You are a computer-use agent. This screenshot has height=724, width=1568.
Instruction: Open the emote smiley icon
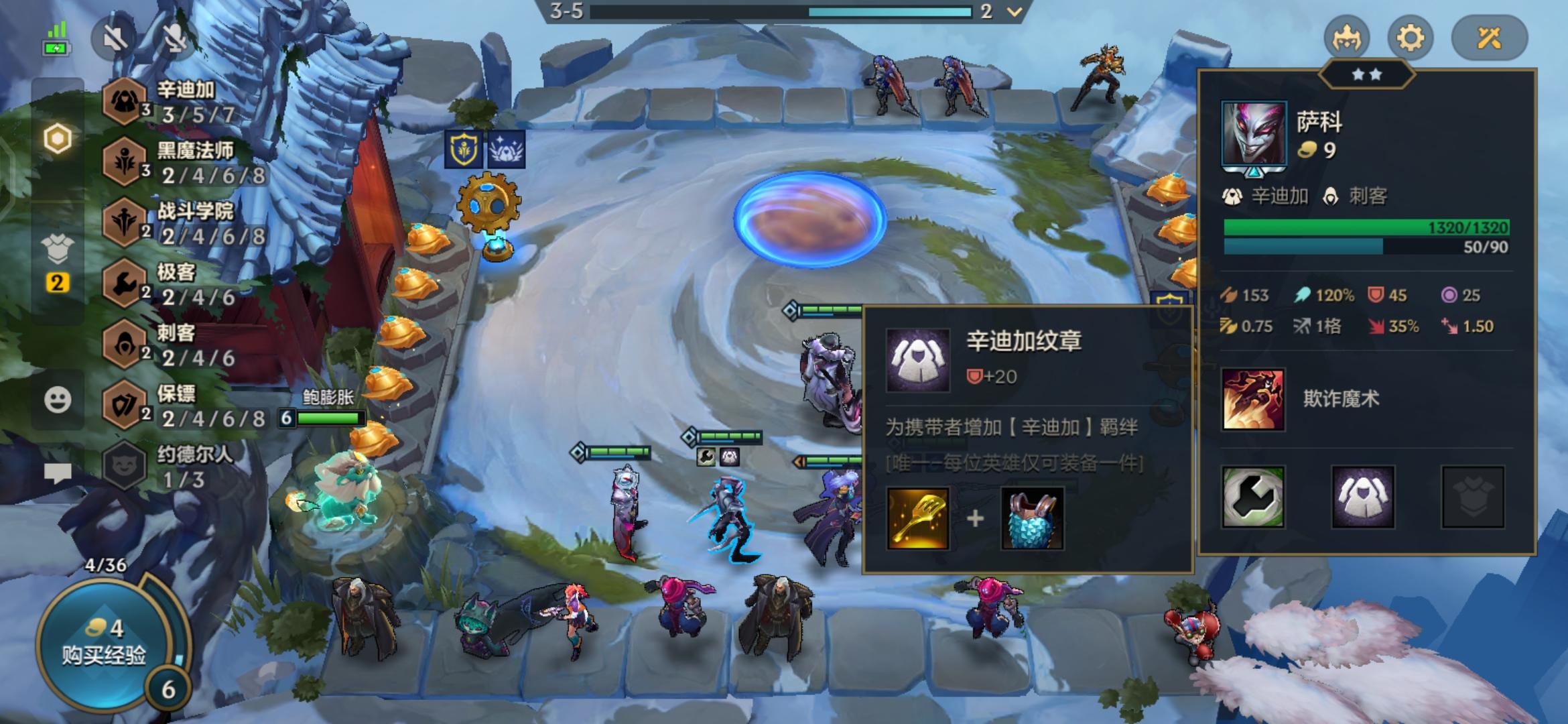58,398
